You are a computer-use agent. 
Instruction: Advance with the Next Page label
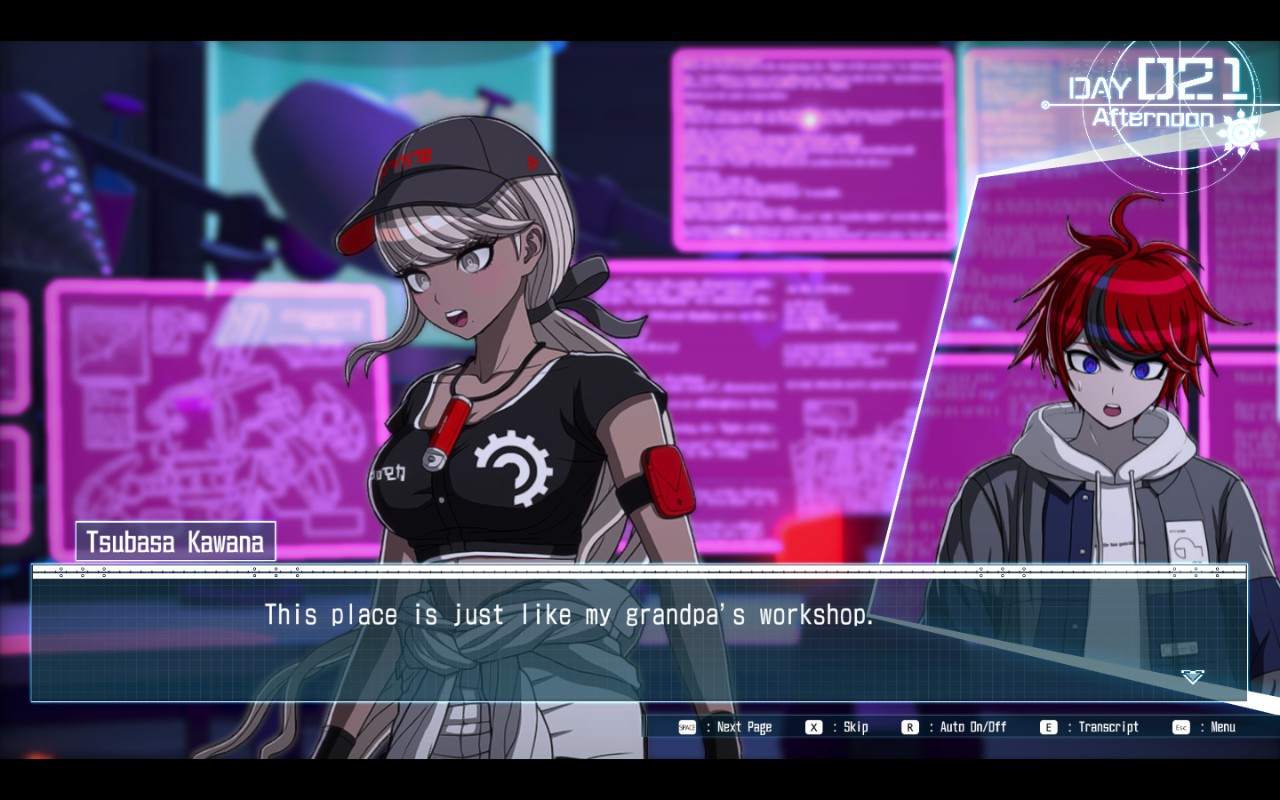click(743, 727)
